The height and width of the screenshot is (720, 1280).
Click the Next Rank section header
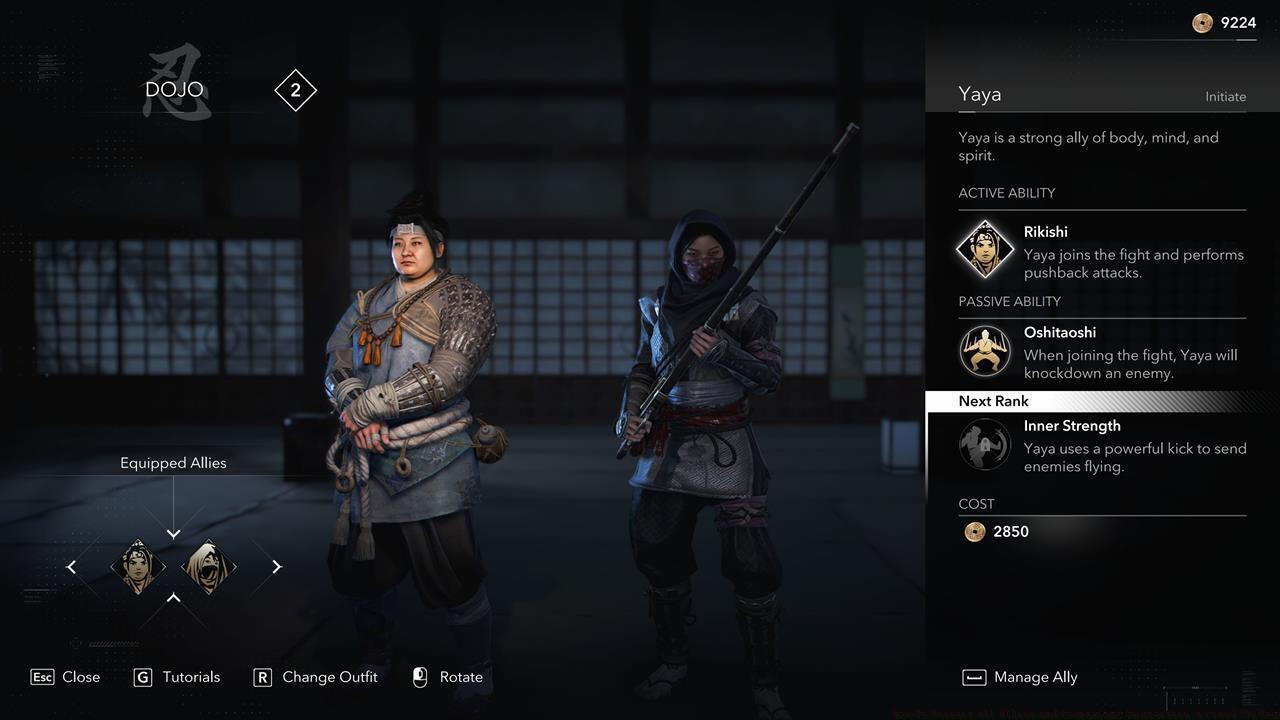coord(994,401)
